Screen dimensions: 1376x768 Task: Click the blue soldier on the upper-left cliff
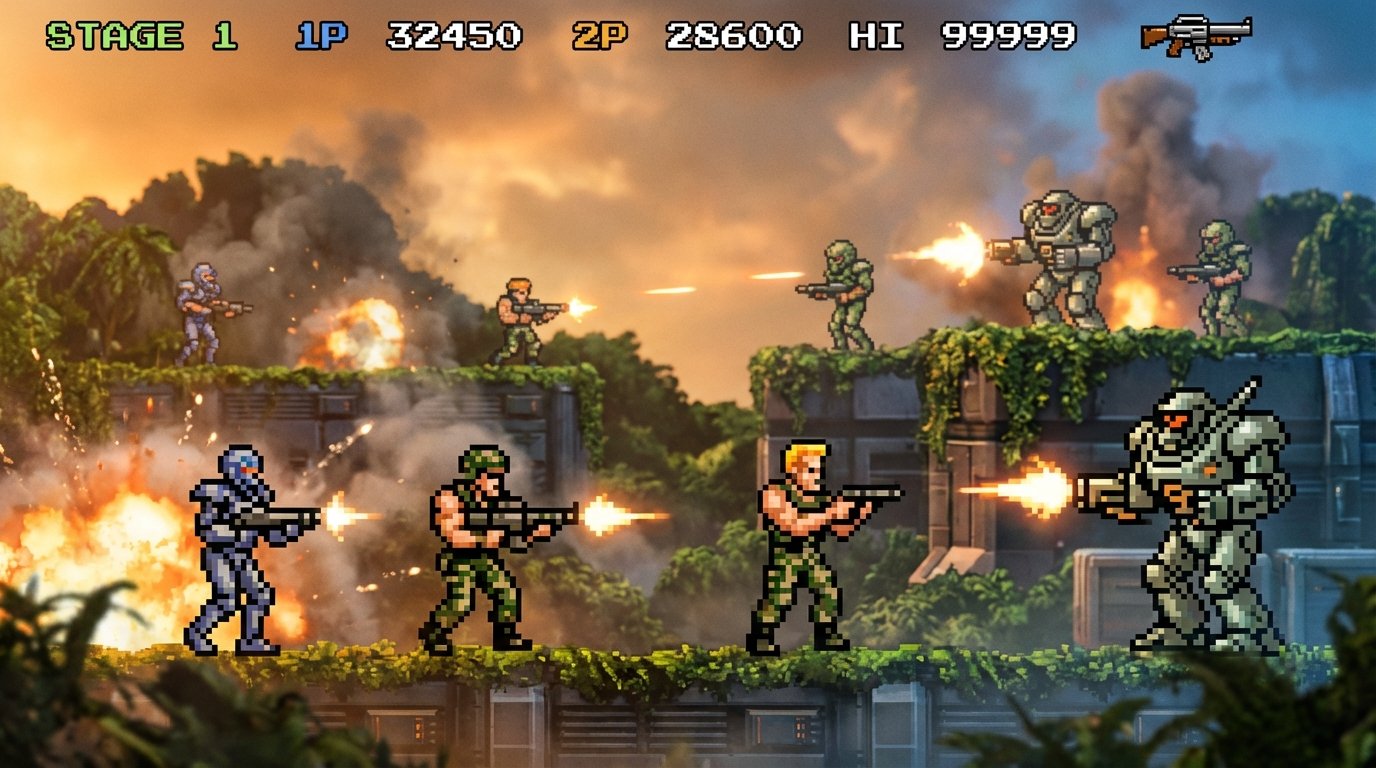200,310
